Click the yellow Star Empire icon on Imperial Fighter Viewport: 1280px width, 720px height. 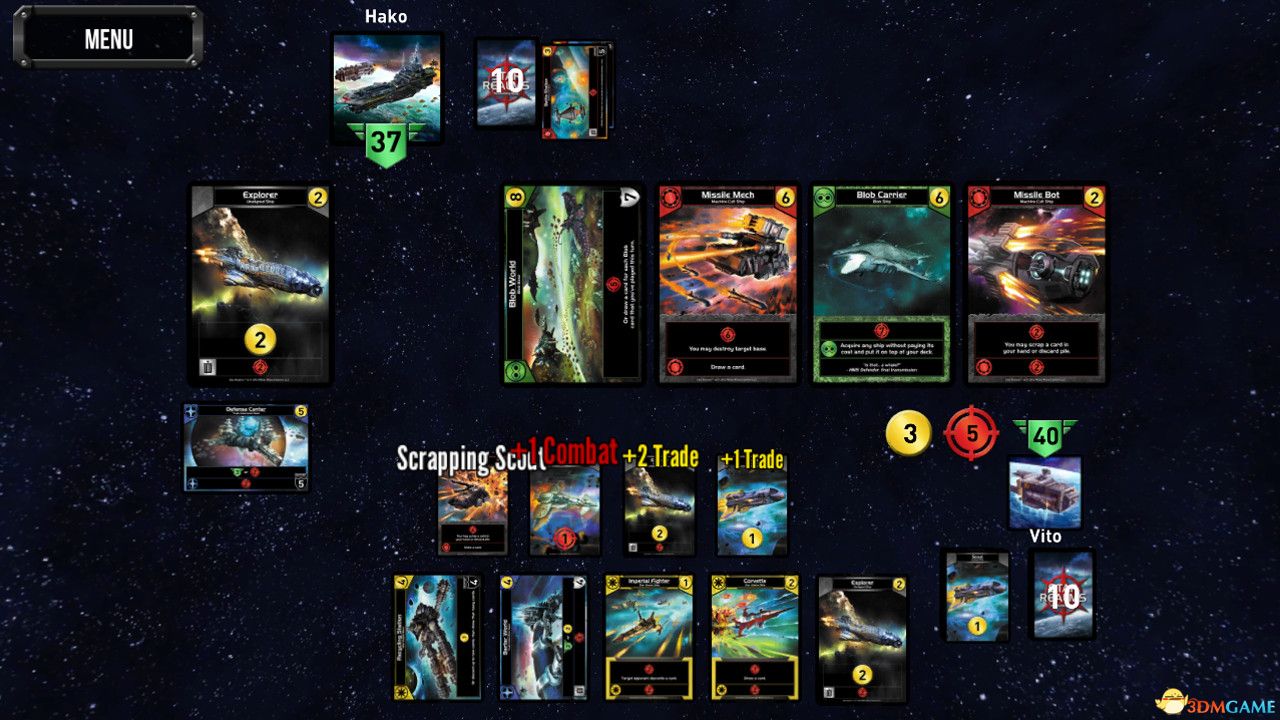pyautogui.click(x=613, y=583)
